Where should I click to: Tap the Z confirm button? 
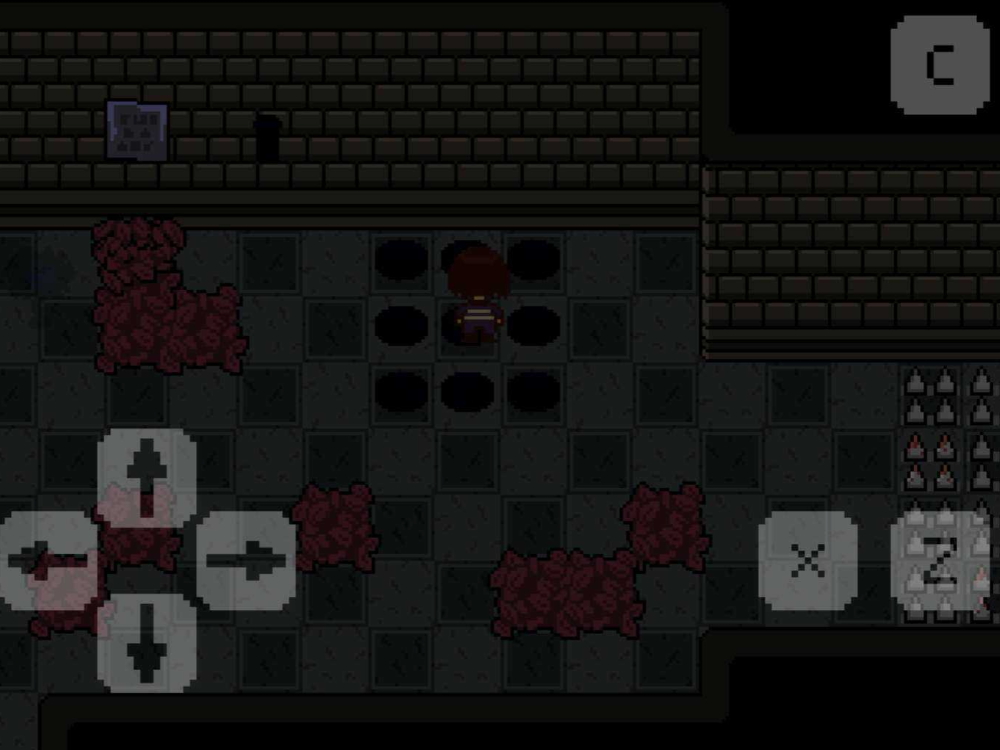tap(939, 561)
